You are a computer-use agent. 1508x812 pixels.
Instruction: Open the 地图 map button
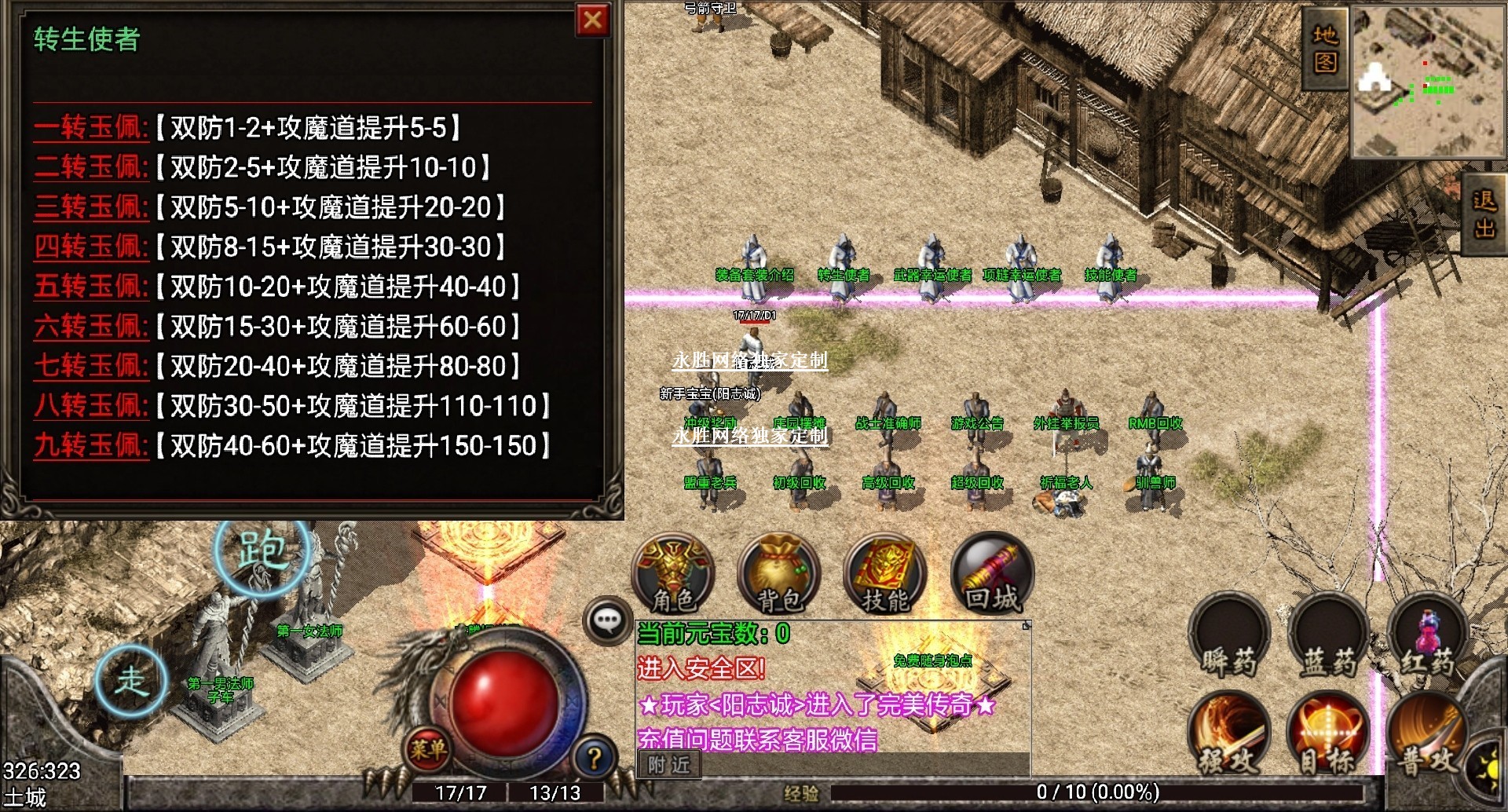pyautogui.click(x=1325, y=49)
